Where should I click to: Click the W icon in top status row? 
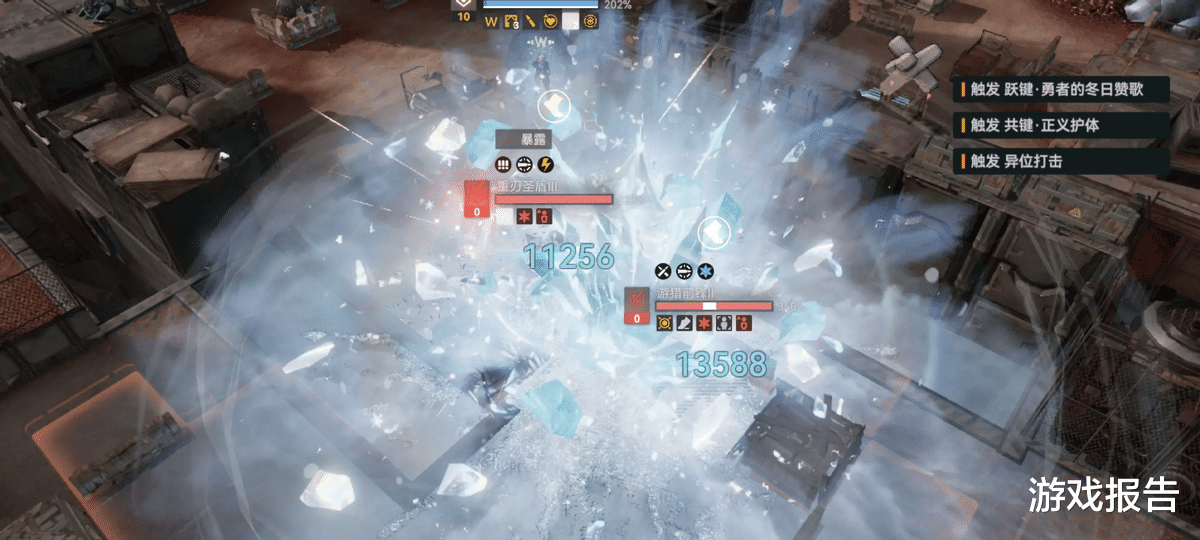tap(491, 21)
